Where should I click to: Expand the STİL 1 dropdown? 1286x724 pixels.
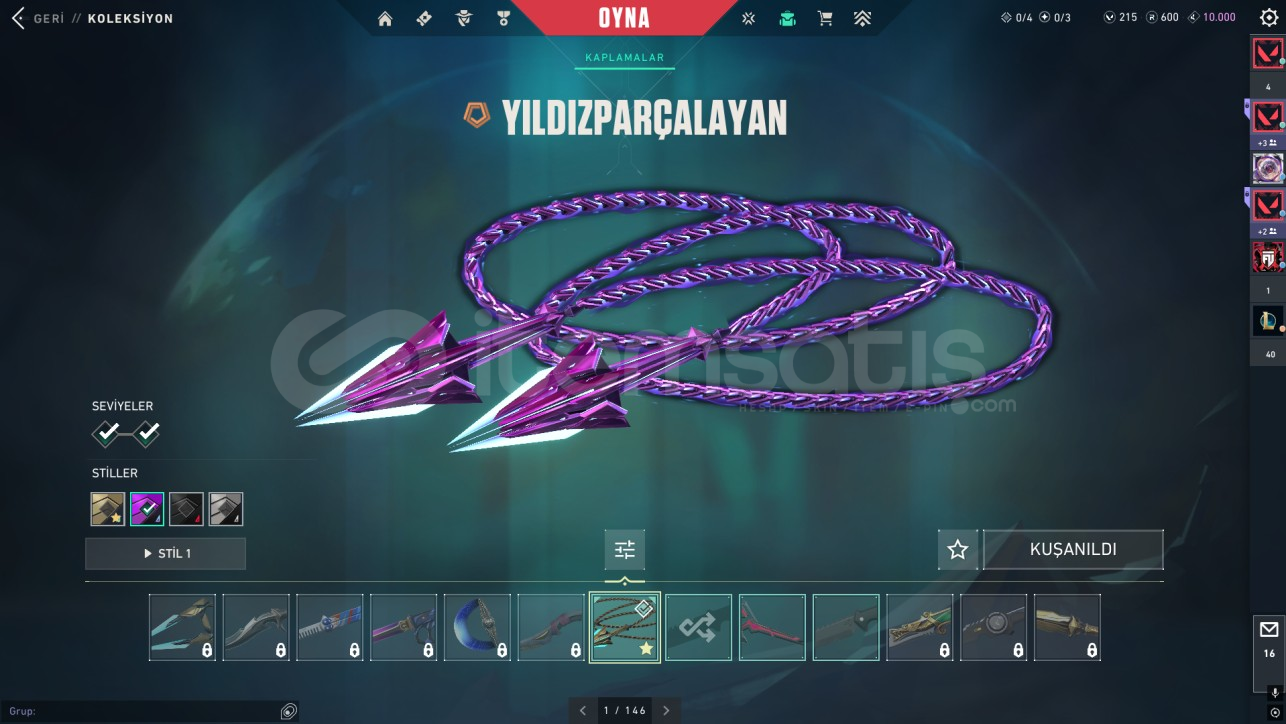[x=165, y=554]
